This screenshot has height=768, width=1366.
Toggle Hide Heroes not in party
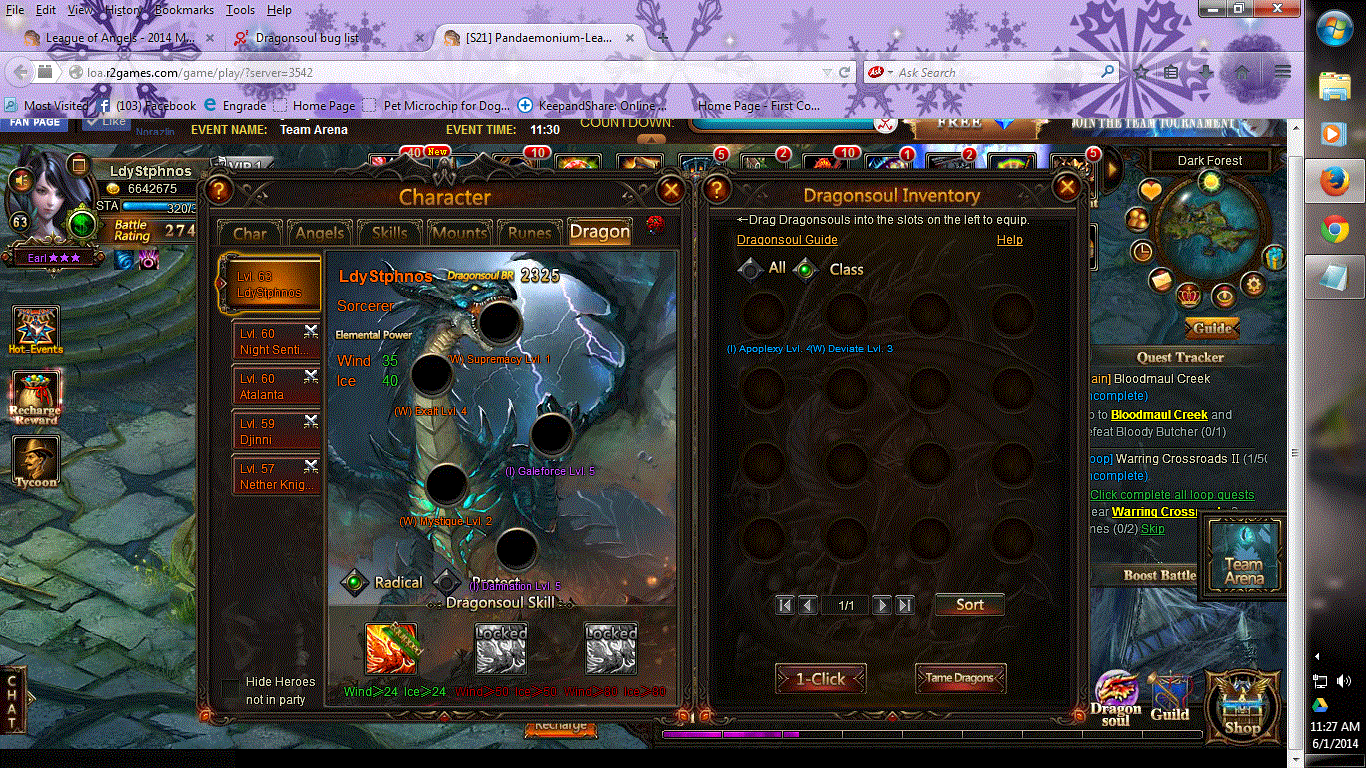(x=231, y=683)
